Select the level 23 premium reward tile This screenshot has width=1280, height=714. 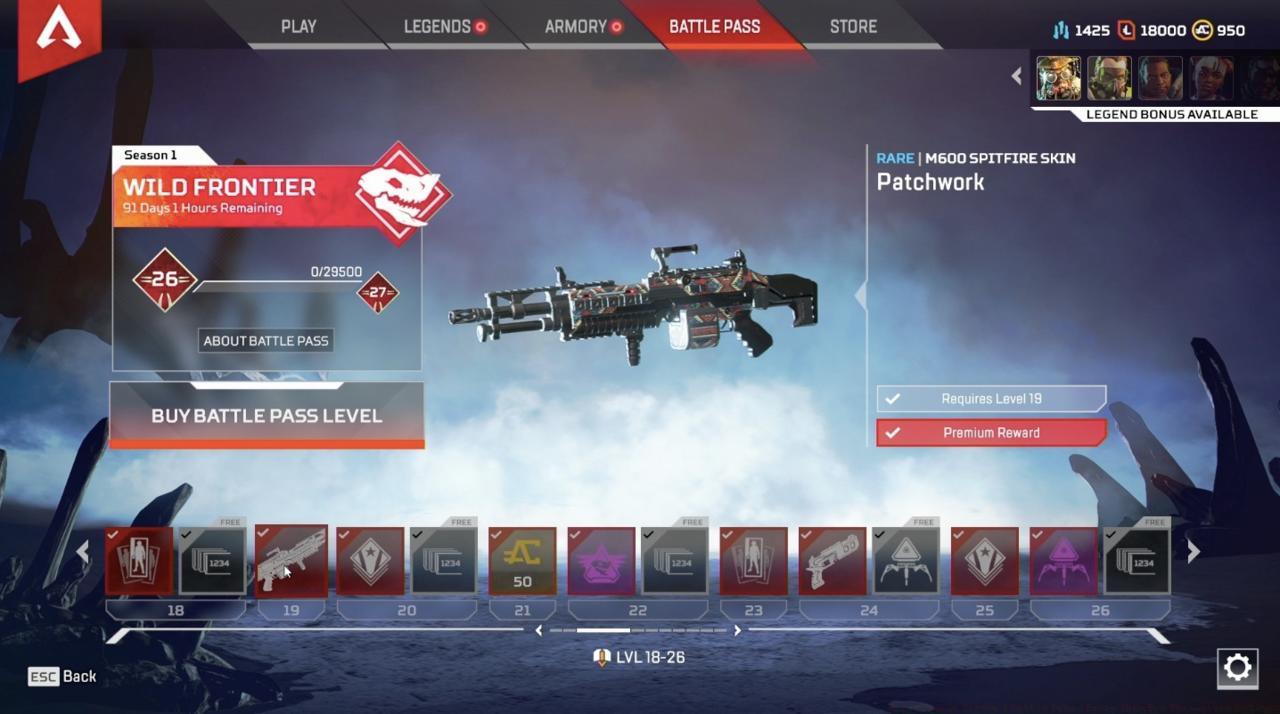753,561
